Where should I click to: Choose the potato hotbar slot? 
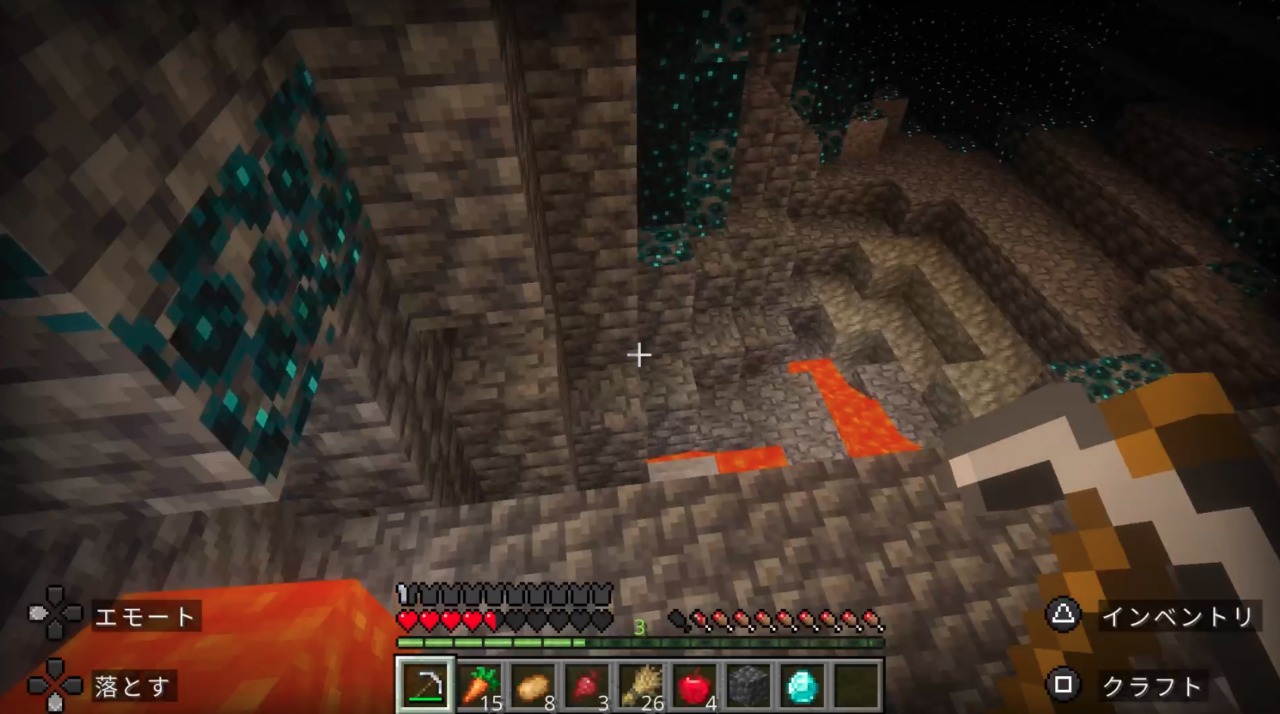533,685
